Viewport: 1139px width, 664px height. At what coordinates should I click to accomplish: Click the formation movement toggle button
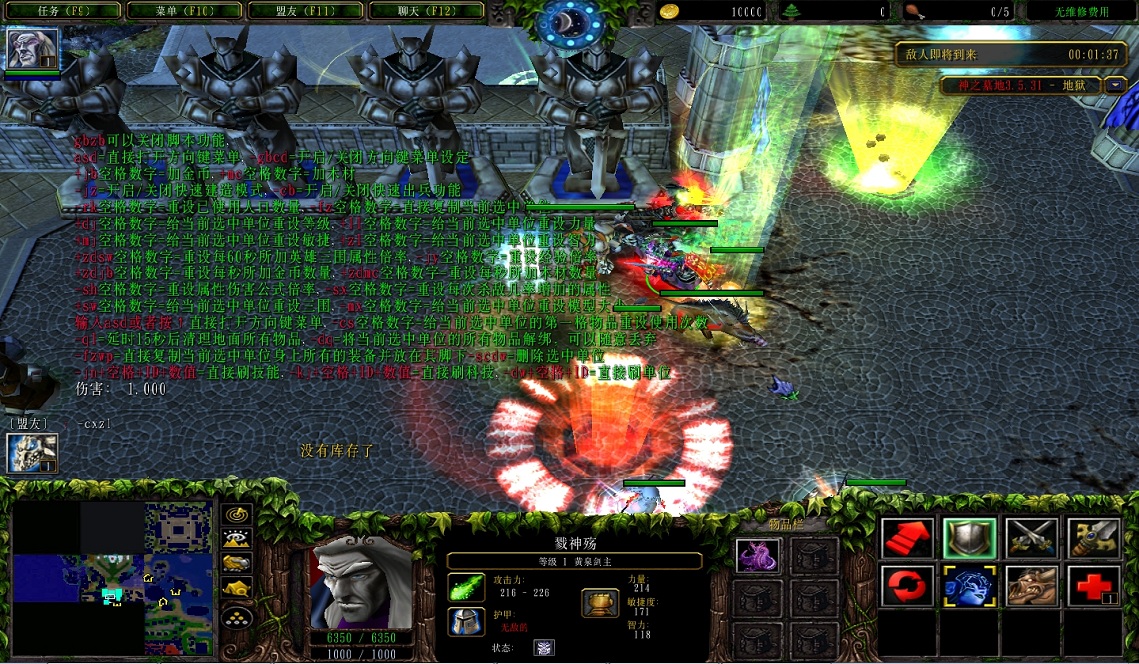[237, 617]
